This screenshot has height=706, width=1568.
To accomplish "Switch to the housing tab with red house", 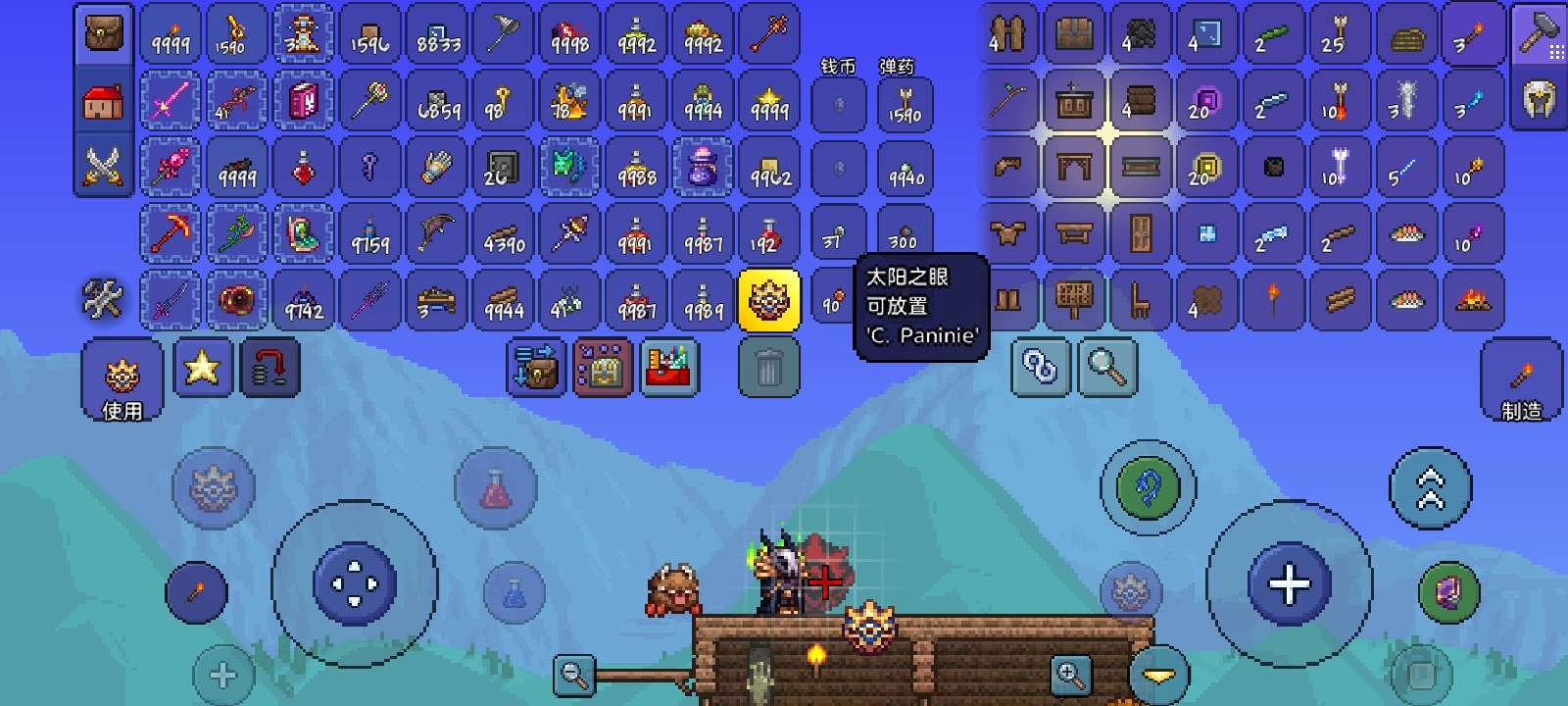I will click(103, 101).
